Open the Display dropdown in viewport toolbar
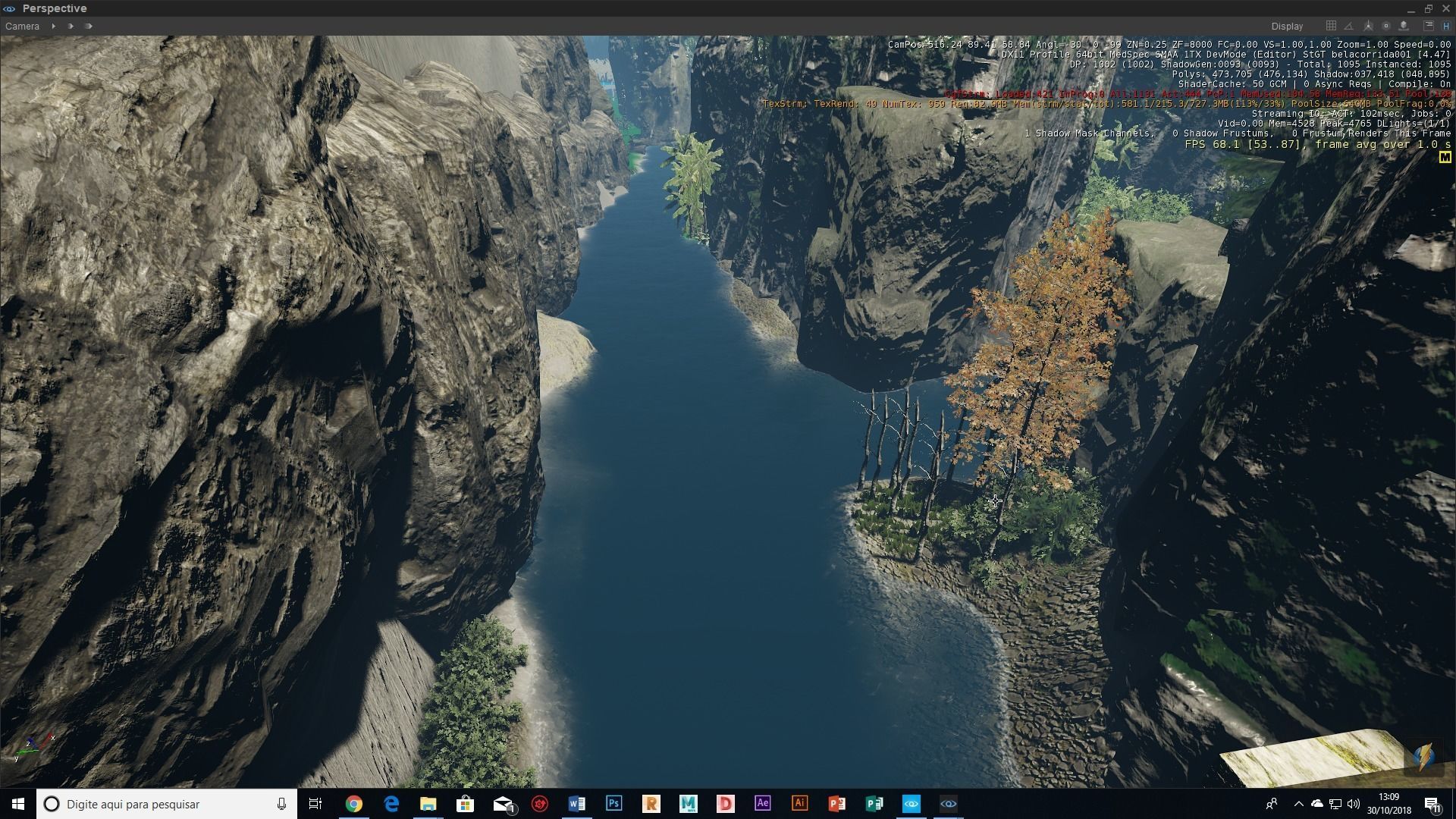The height and width of the screenshot is (819, 1456). pos(1287,26)
